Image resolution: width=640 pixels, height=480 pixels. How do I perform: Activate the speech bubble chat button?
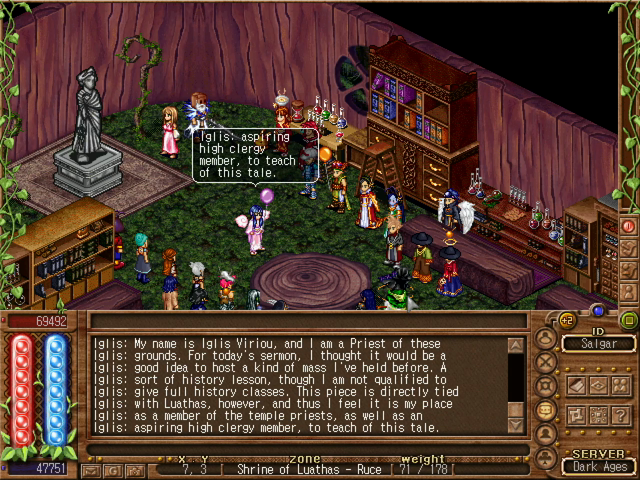pyautogui.click(x=546, y=410)
